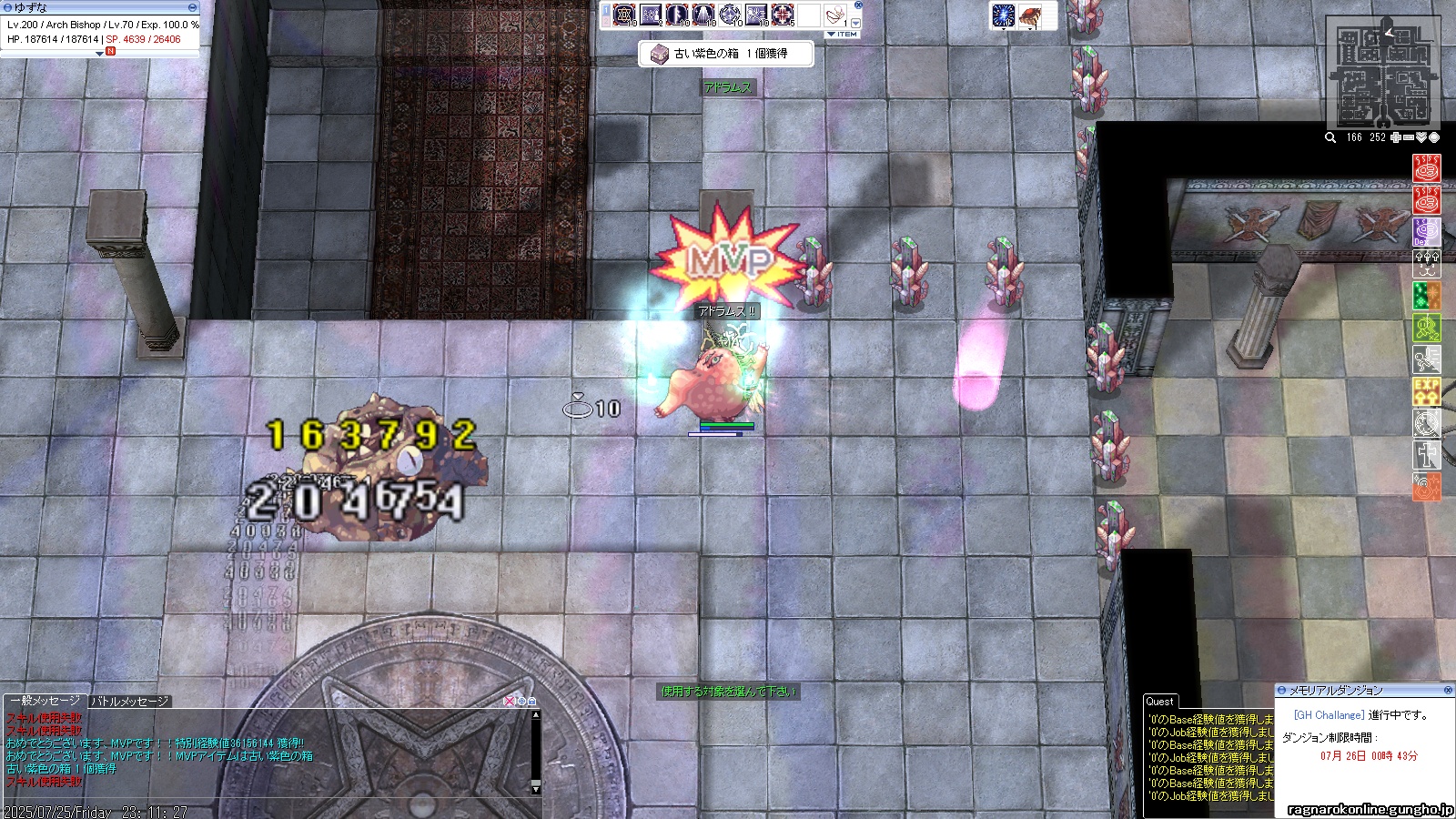Screen dimensions: 1456x819
Task: Click the red-brown item shortcut icon
Action: (x=1030, y=15)
